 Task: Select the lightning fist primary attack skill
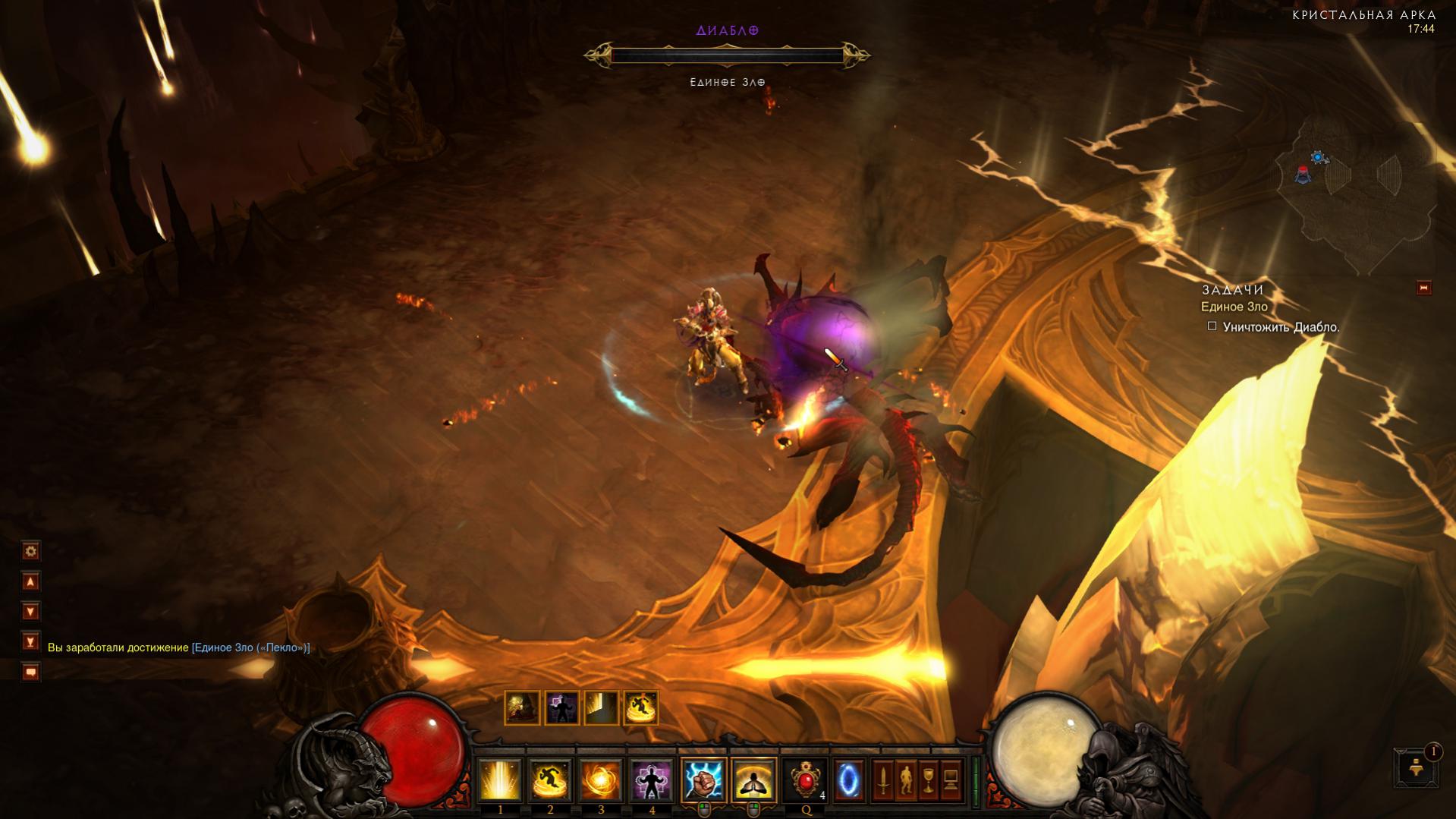coord(703,780)
